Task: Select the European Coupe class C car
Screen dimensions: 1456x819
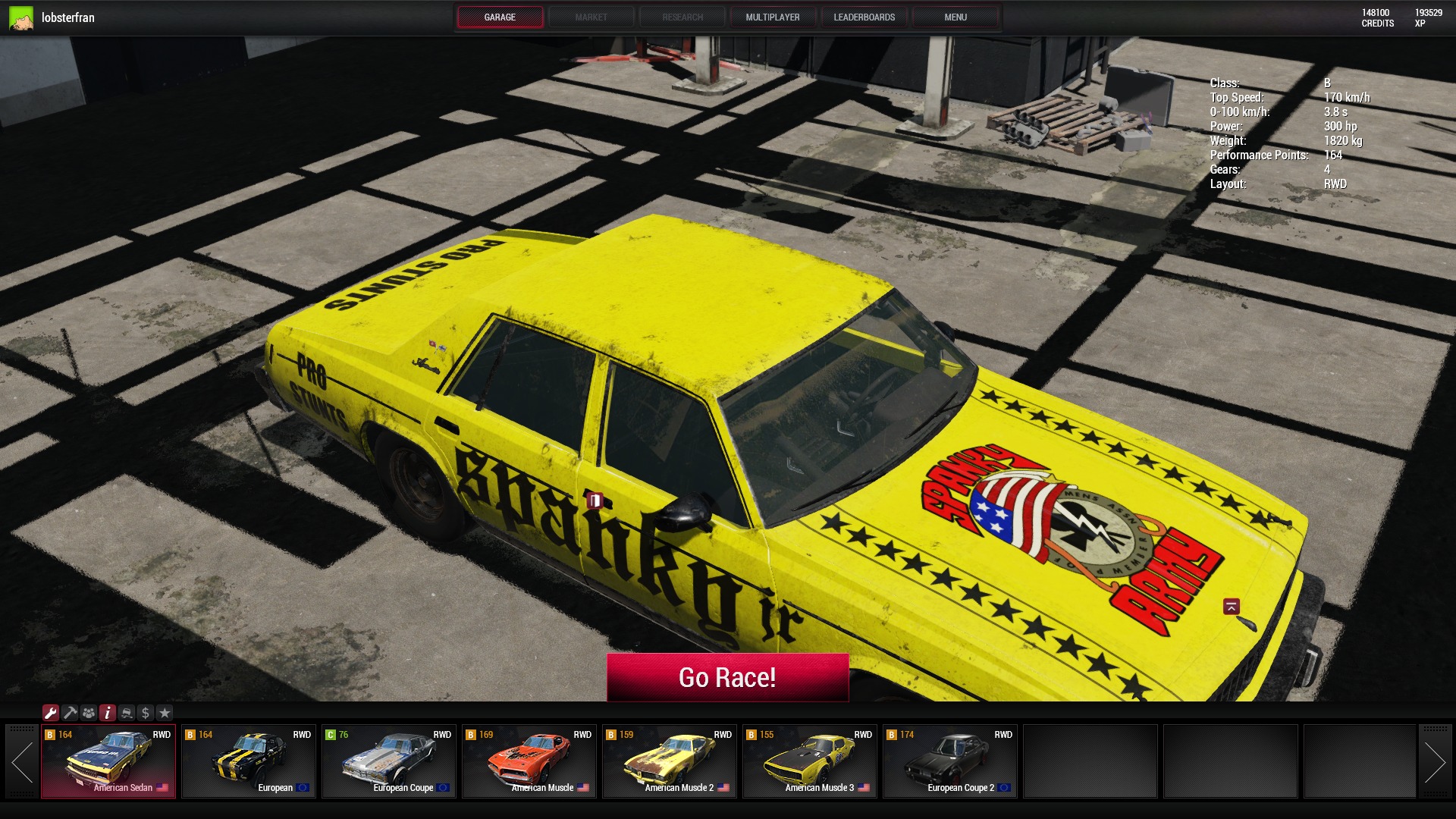Action: (x=389, y=761)
